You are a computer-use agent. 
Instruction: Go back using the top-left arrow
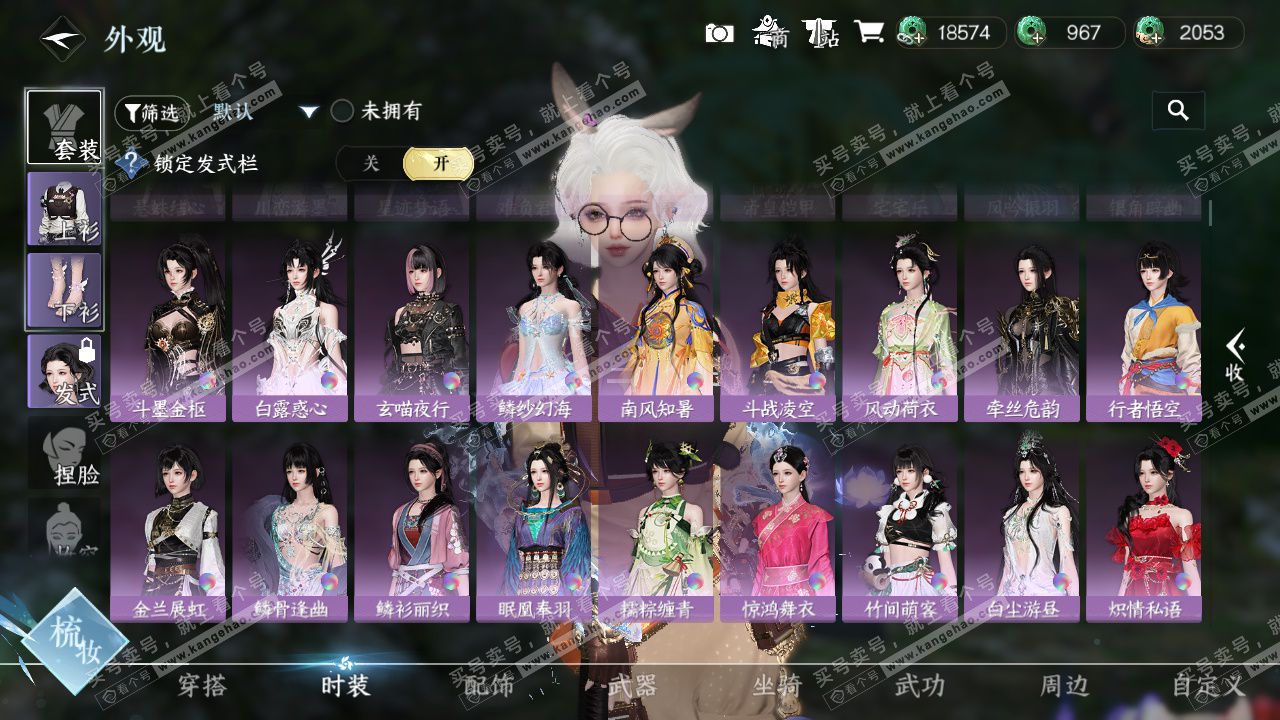point(61,39)
